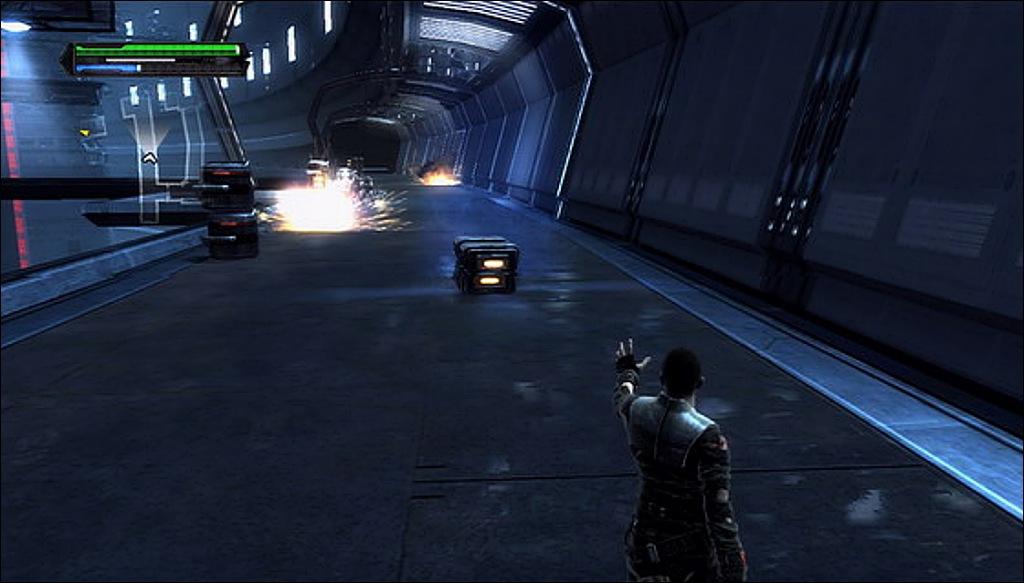This screenshot has height=583, width=1024.
Task: Click the white player arrow on the minimap
Action: (x=149, y=157)
